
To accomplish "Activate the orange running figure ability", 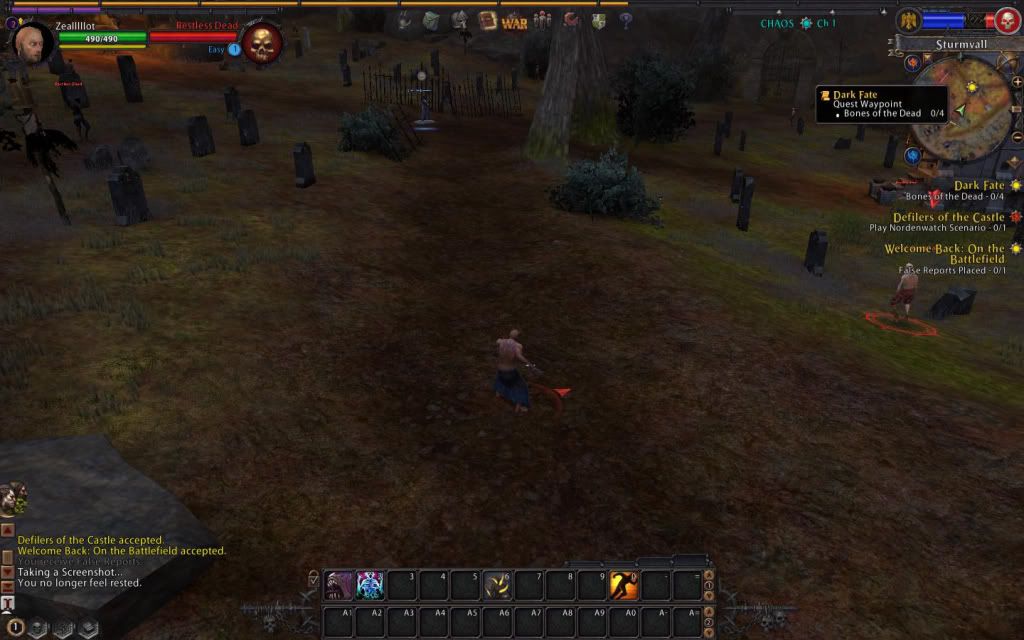I will point(624,585).
